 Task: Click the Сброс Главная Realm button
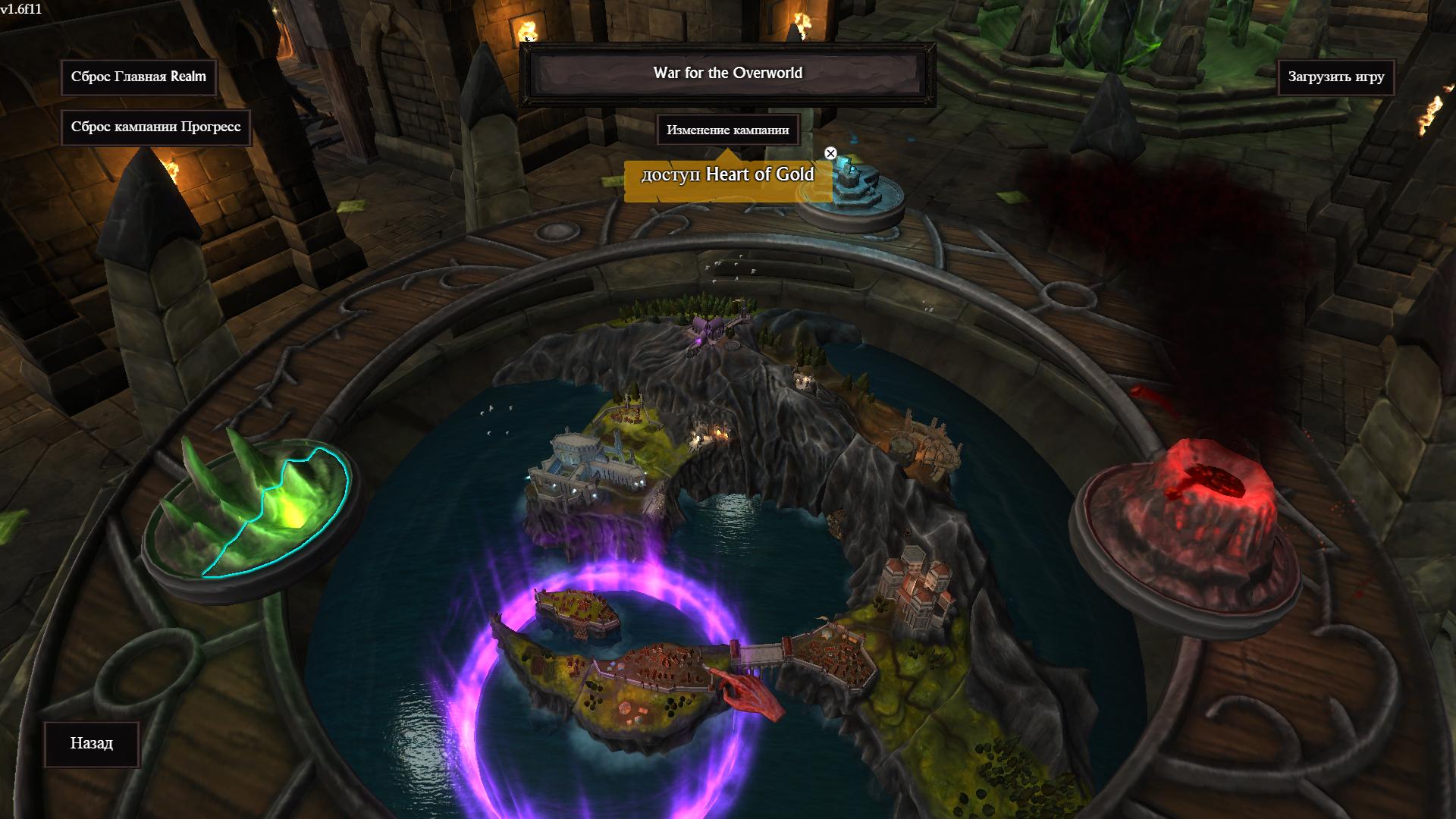(139, 77)
